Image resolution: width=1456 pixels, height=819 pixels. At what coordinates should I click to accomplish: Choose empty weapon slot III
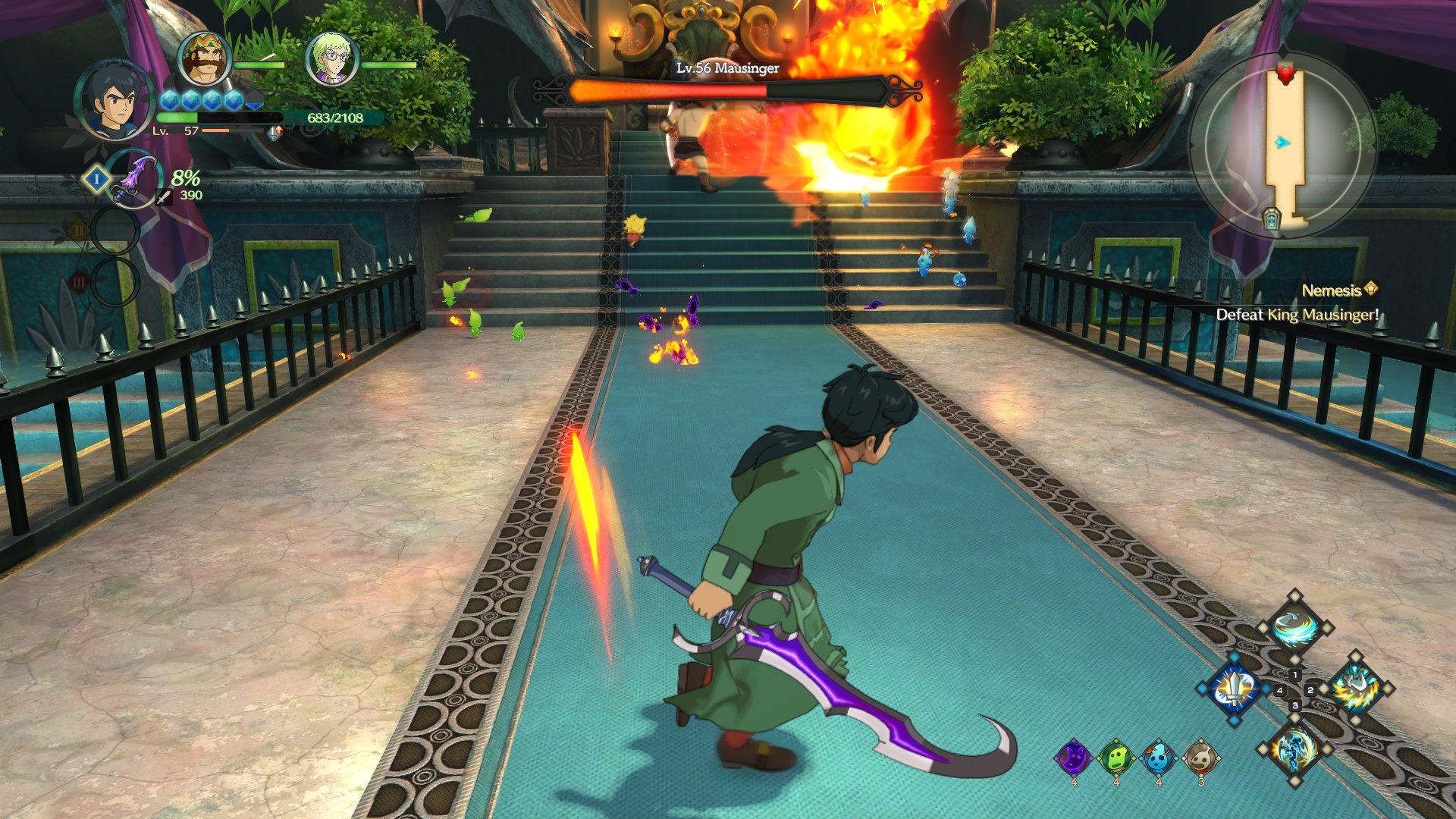coord(115,282)
